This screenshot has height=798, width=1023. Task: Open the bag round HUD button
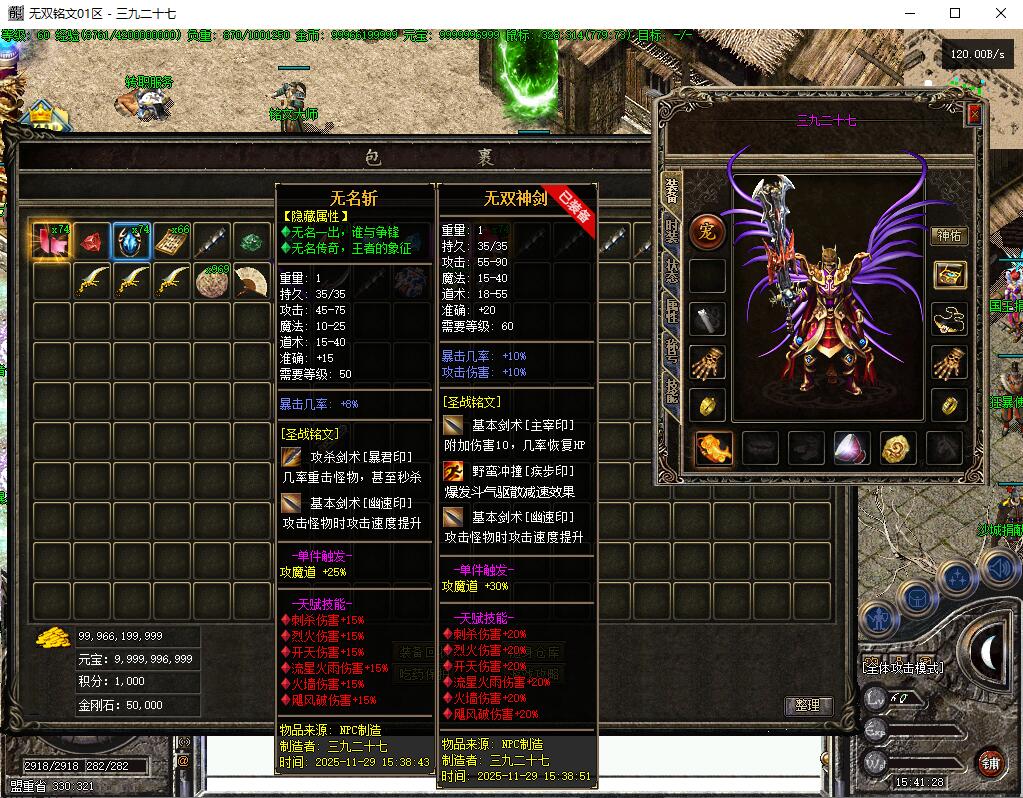click(x=916, y=597)
